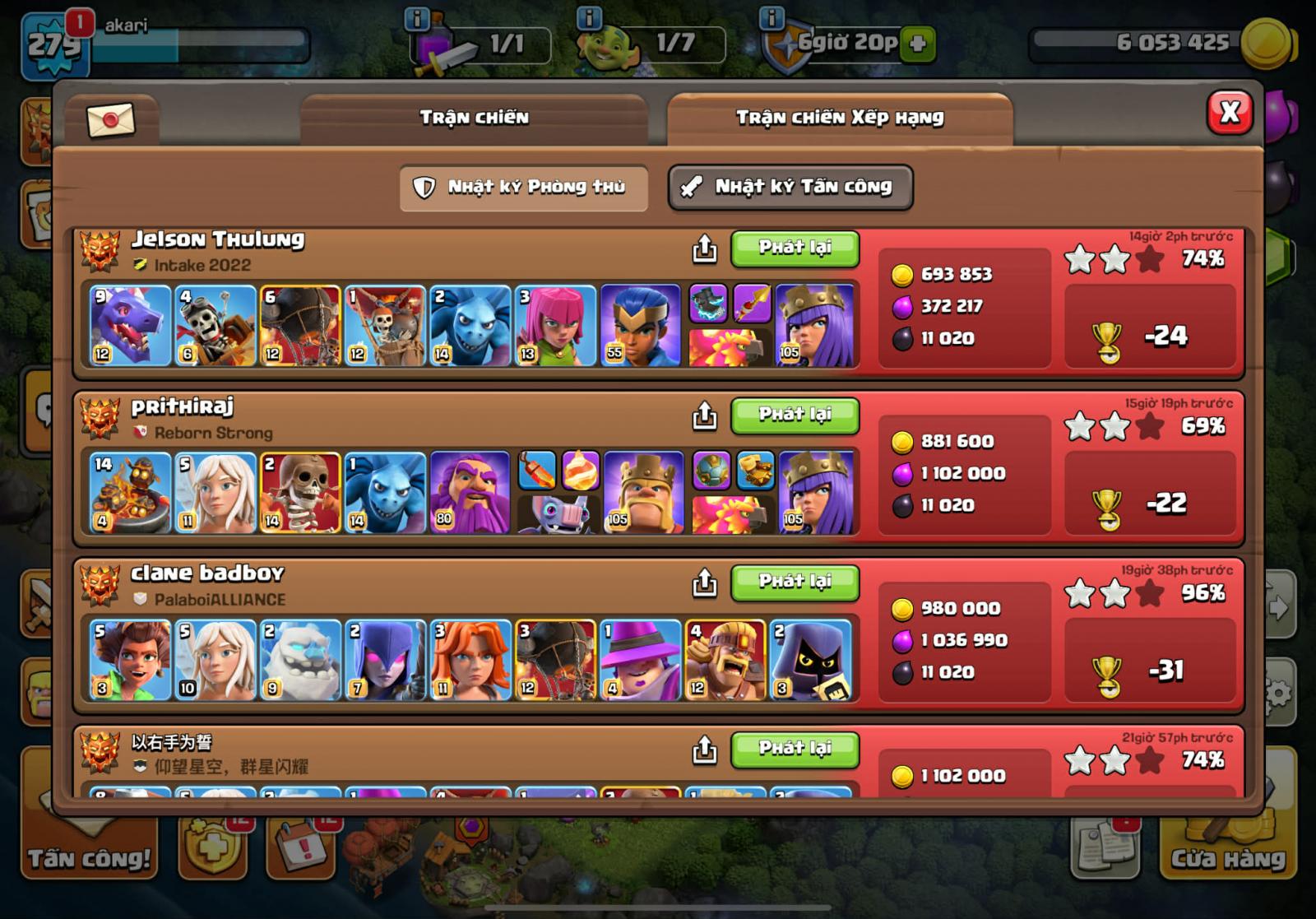The image size is (1316, 919).
Task: Share prithiraj's battle replay
Action: pyautogui.click(x=704, y=415)
